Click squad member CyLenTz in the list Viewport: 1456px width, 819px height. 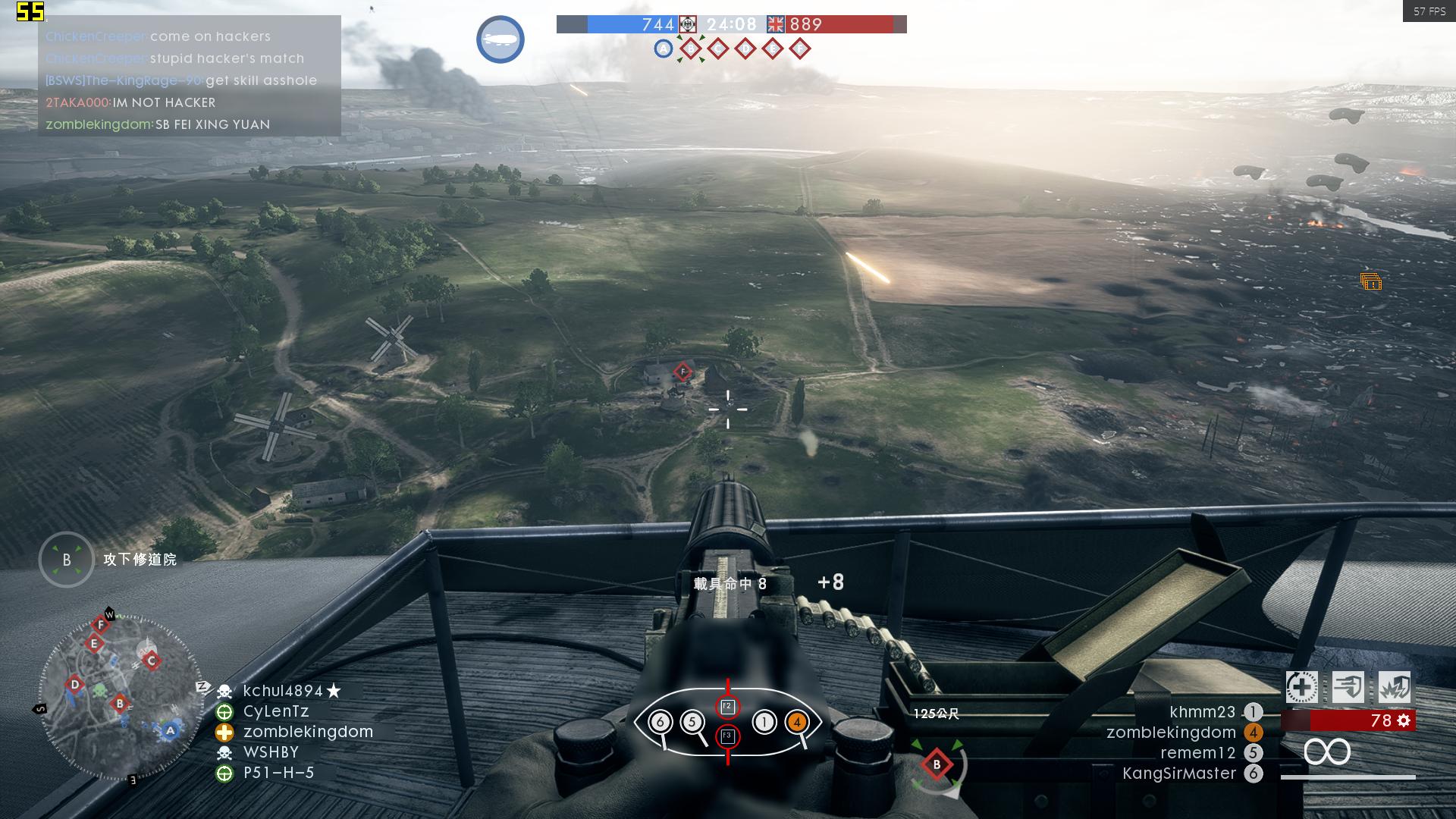coord(275,711)
